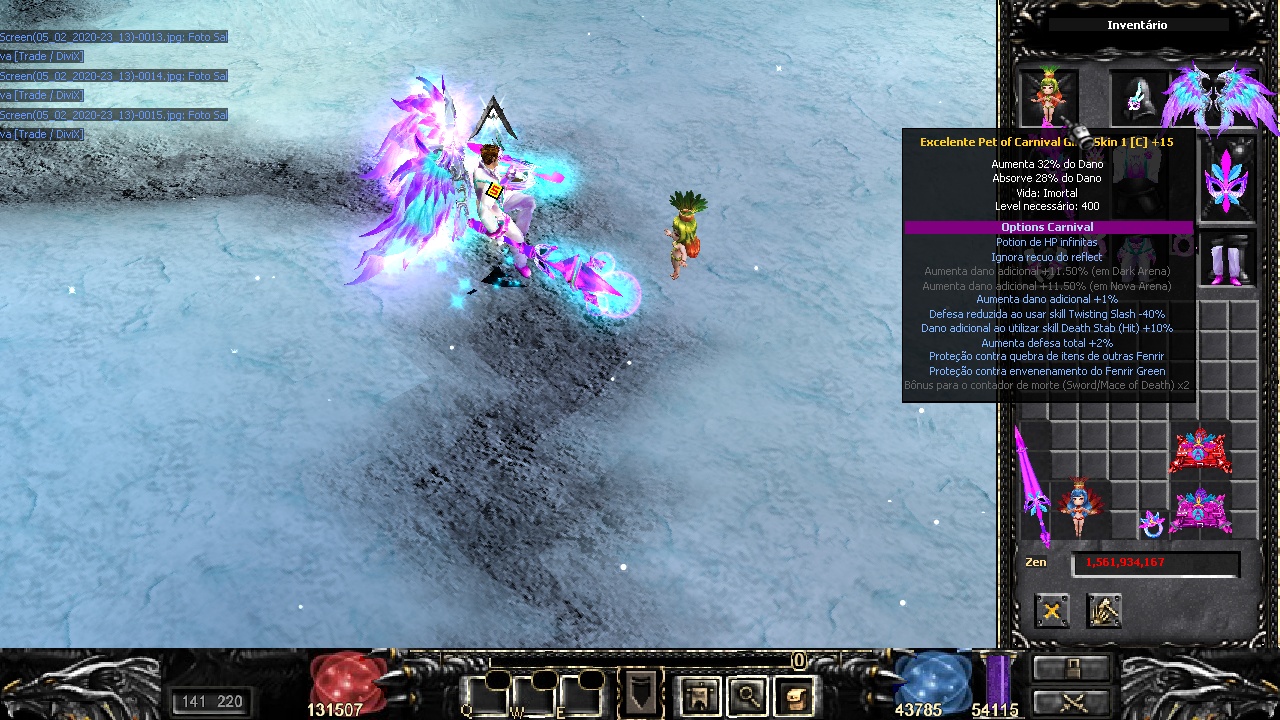
Task: Select the equipped purple boots
Action: pos(1227,261)
